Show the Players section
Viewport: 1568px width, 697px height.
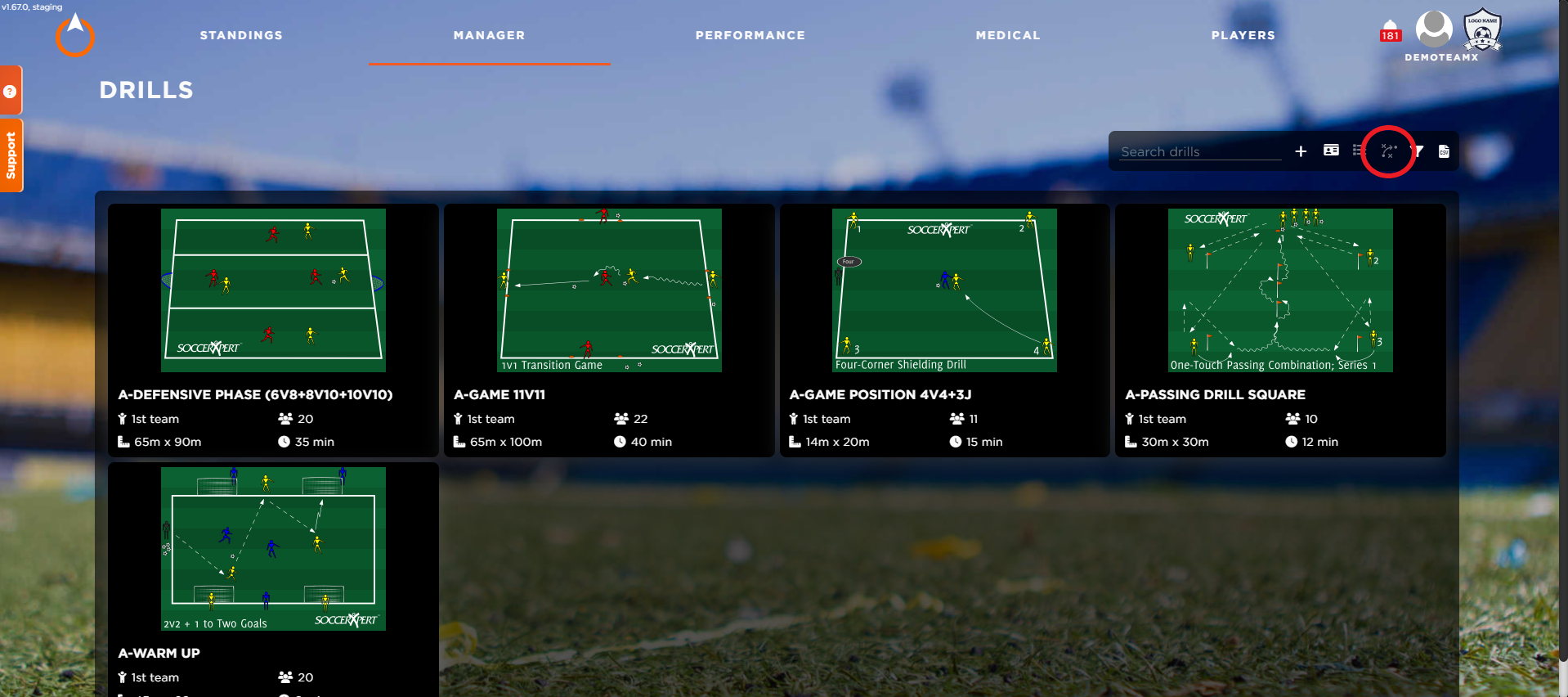point(1243,35)
